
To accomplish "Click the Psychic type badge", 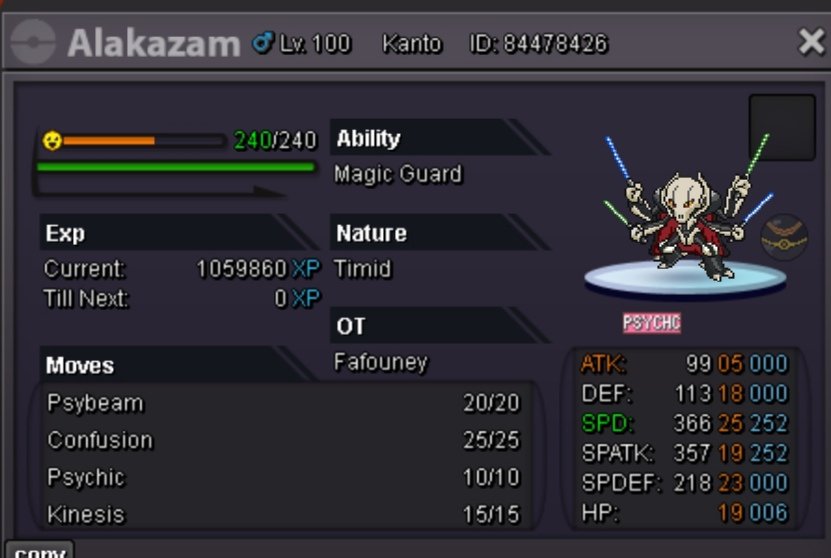I will (651, 323).
